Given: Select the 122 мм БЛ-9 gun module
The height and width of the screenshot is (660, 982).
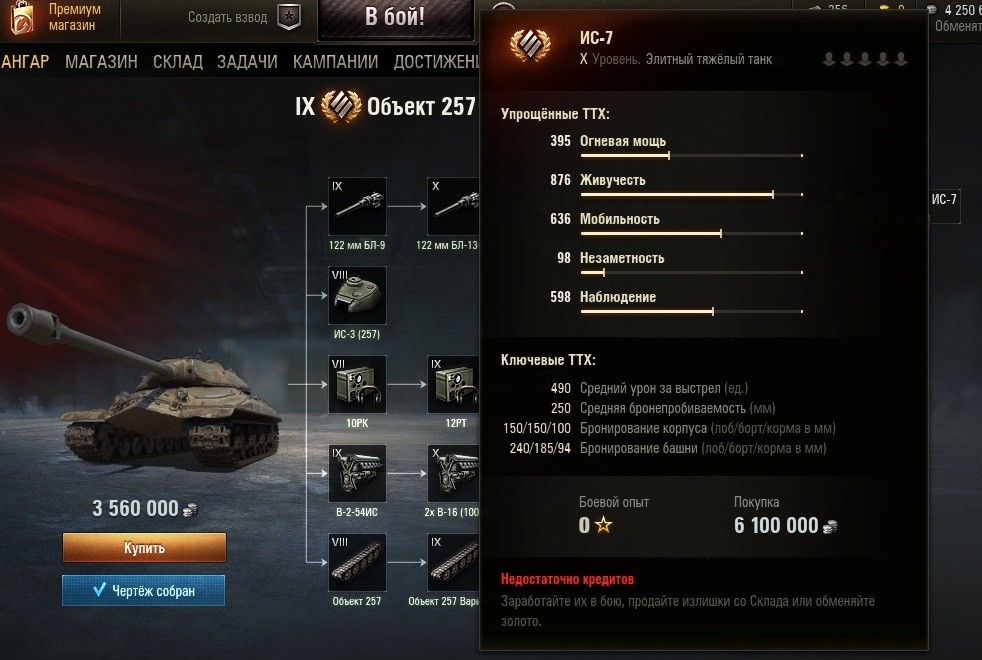Looking at the screenshot, I should [357, 207].
